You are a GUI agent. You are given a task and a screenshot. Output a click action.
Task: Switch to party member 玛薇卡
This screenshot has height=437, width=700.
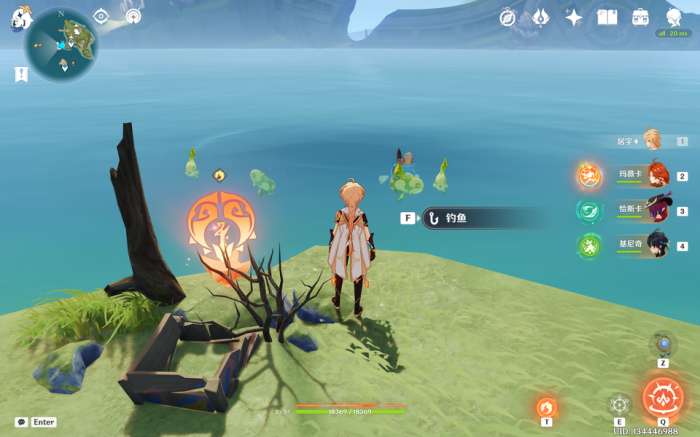pos(656,175)
